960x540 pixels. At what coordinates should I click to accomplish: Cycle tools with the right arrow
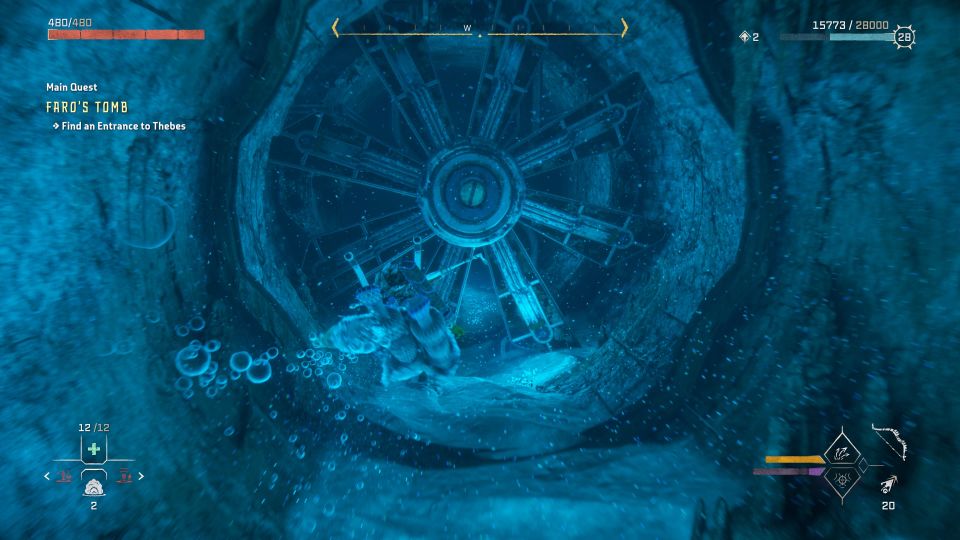click(x=141, y=476)
